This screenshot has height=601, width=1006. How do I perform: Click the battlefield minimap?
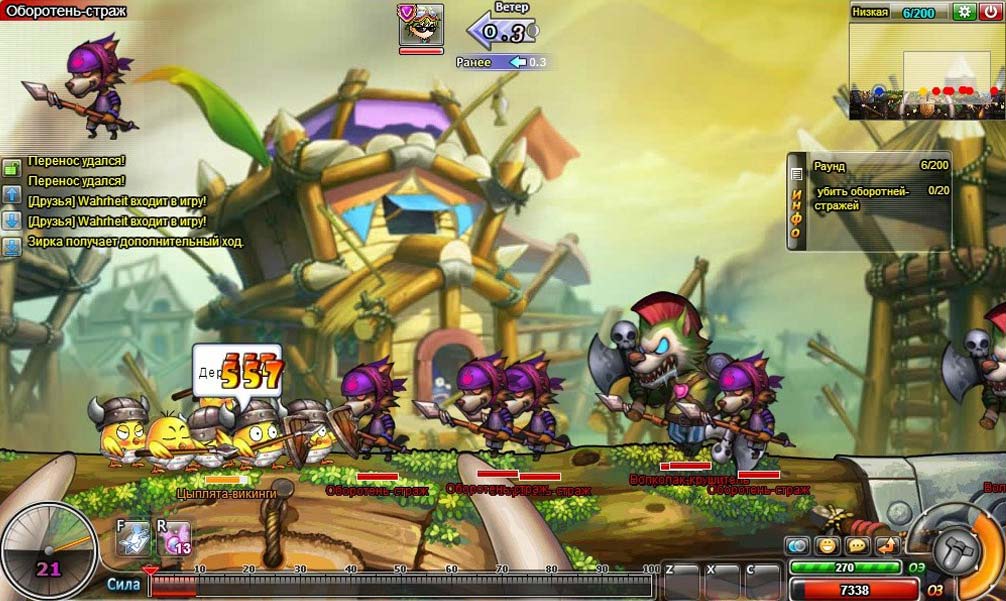pyautogui.click(x=926, y=71)
